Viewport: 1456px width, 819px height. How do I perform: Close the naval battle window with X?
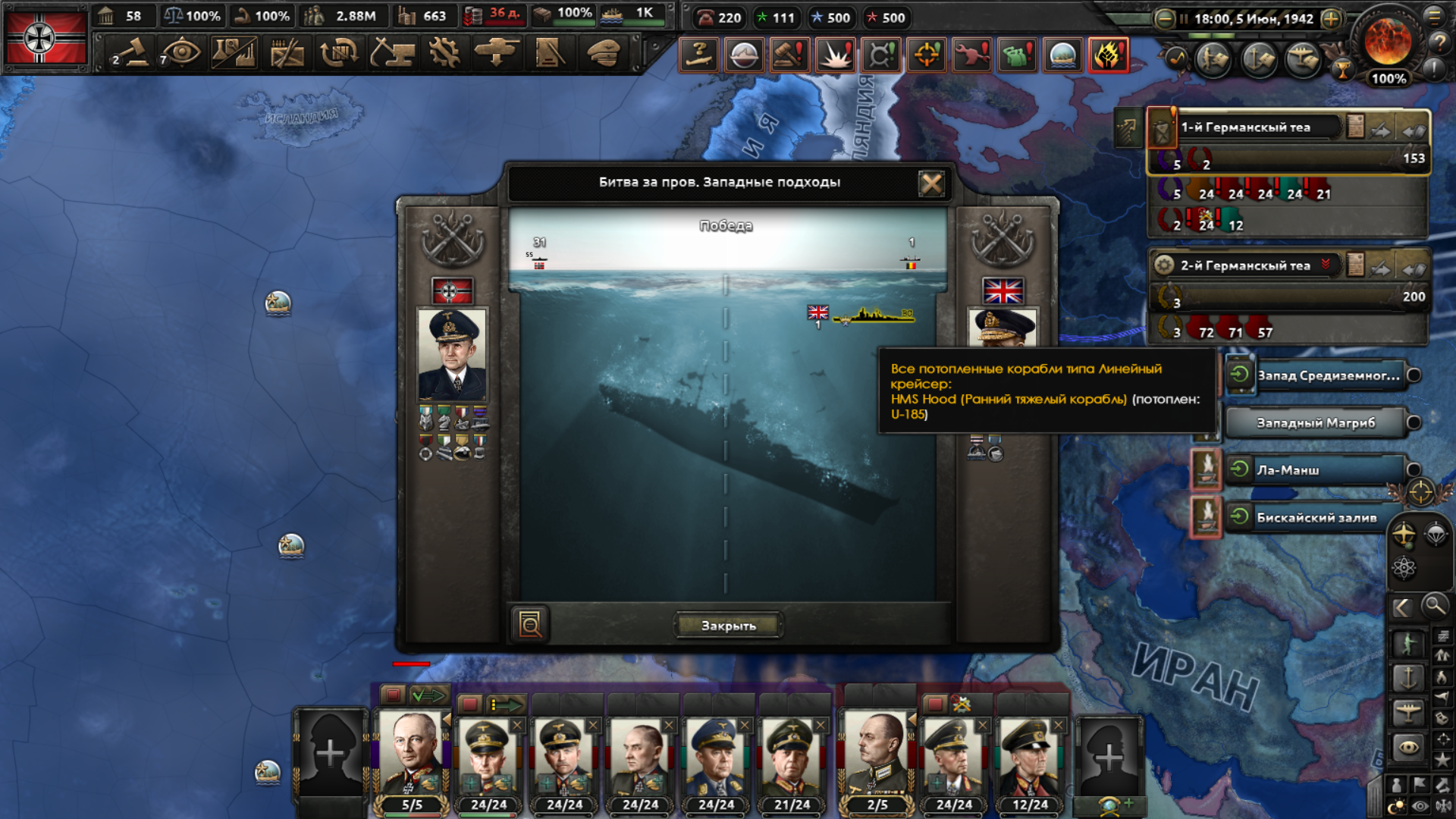pos(931,183)
